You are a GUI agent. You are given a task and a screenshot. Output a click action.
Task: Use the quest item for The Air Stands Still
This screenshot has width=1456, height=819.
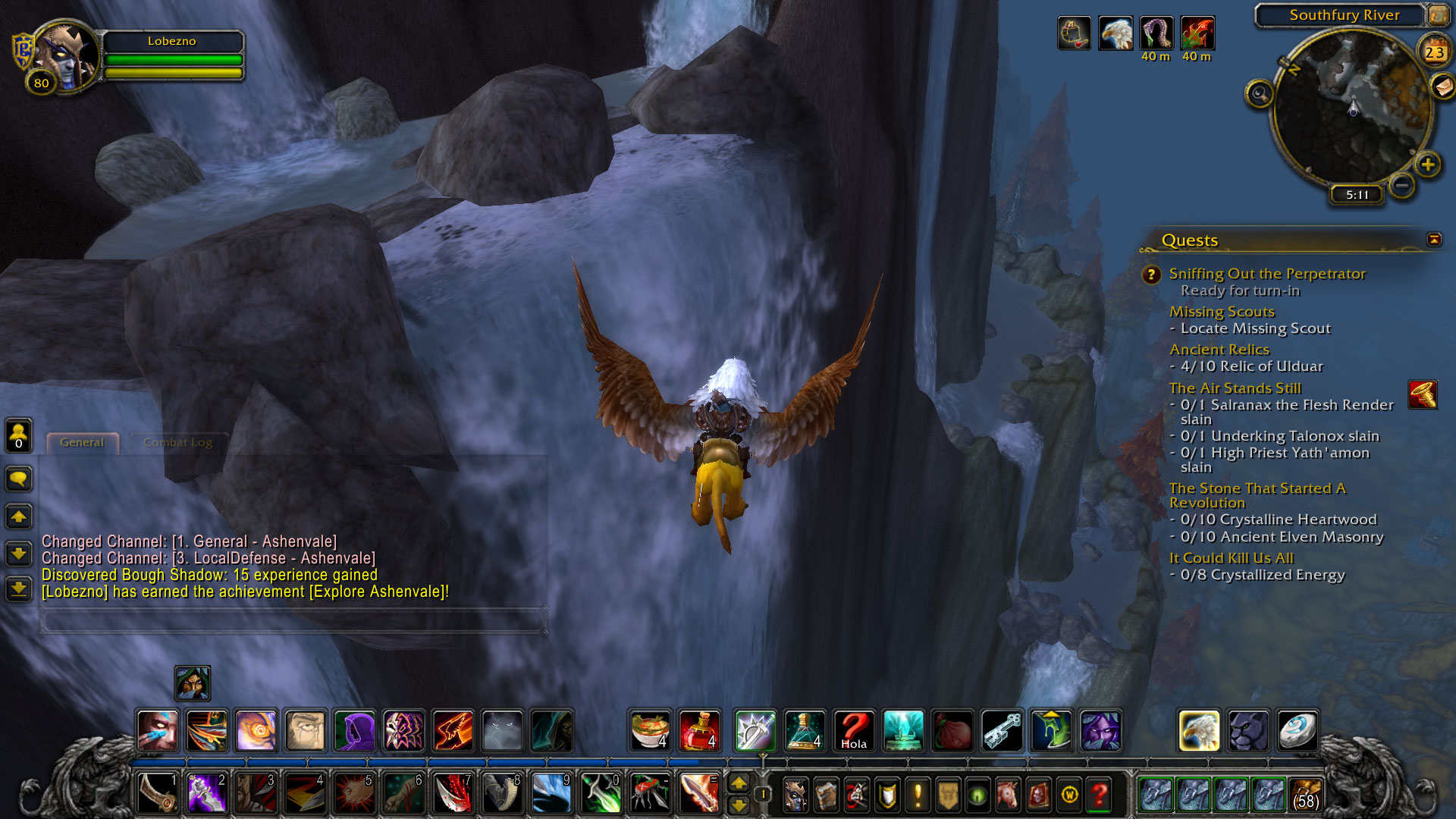tap(1423, 395)
